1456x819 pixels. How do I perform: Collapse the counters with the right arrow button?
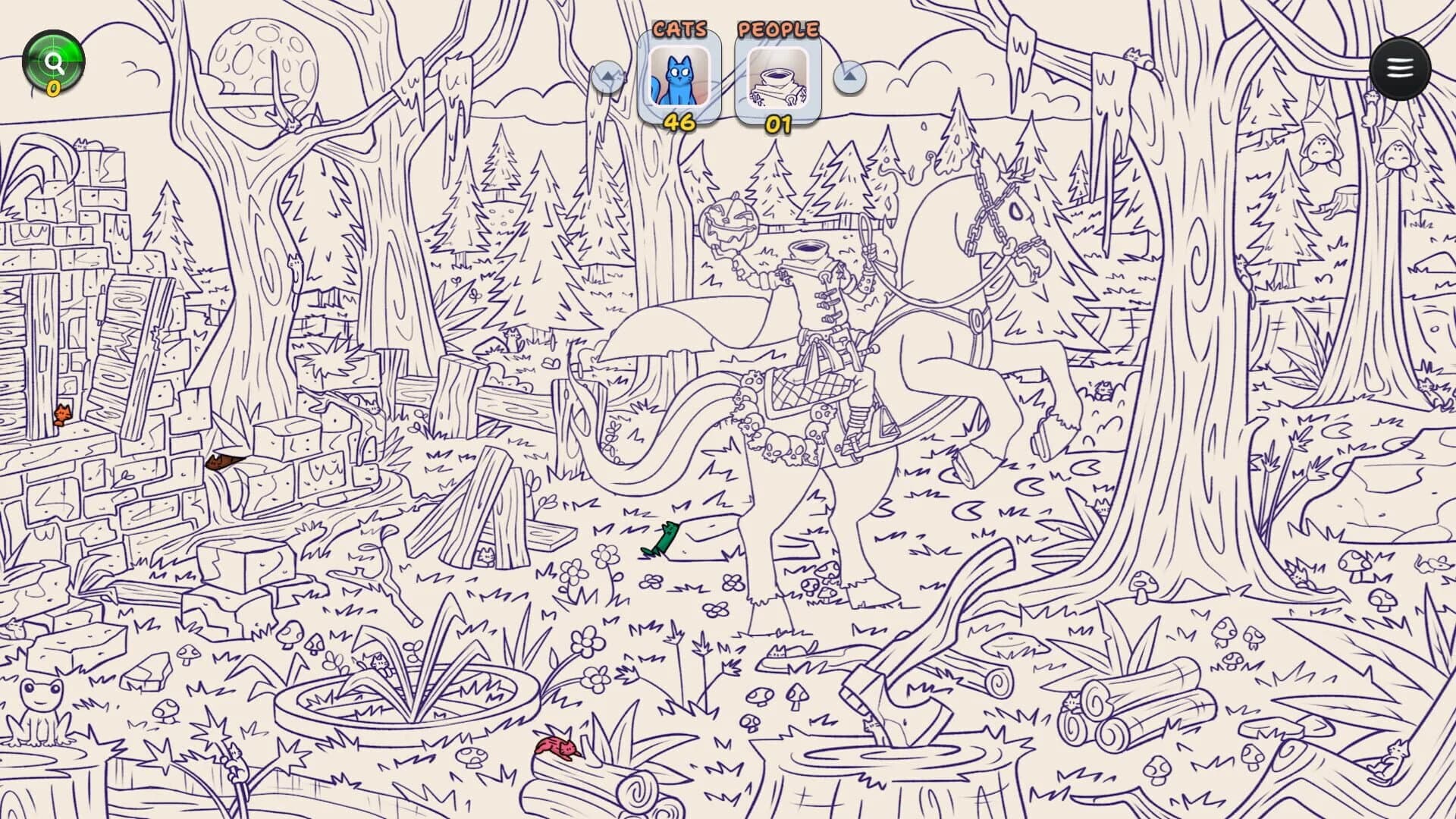point(849,78)
